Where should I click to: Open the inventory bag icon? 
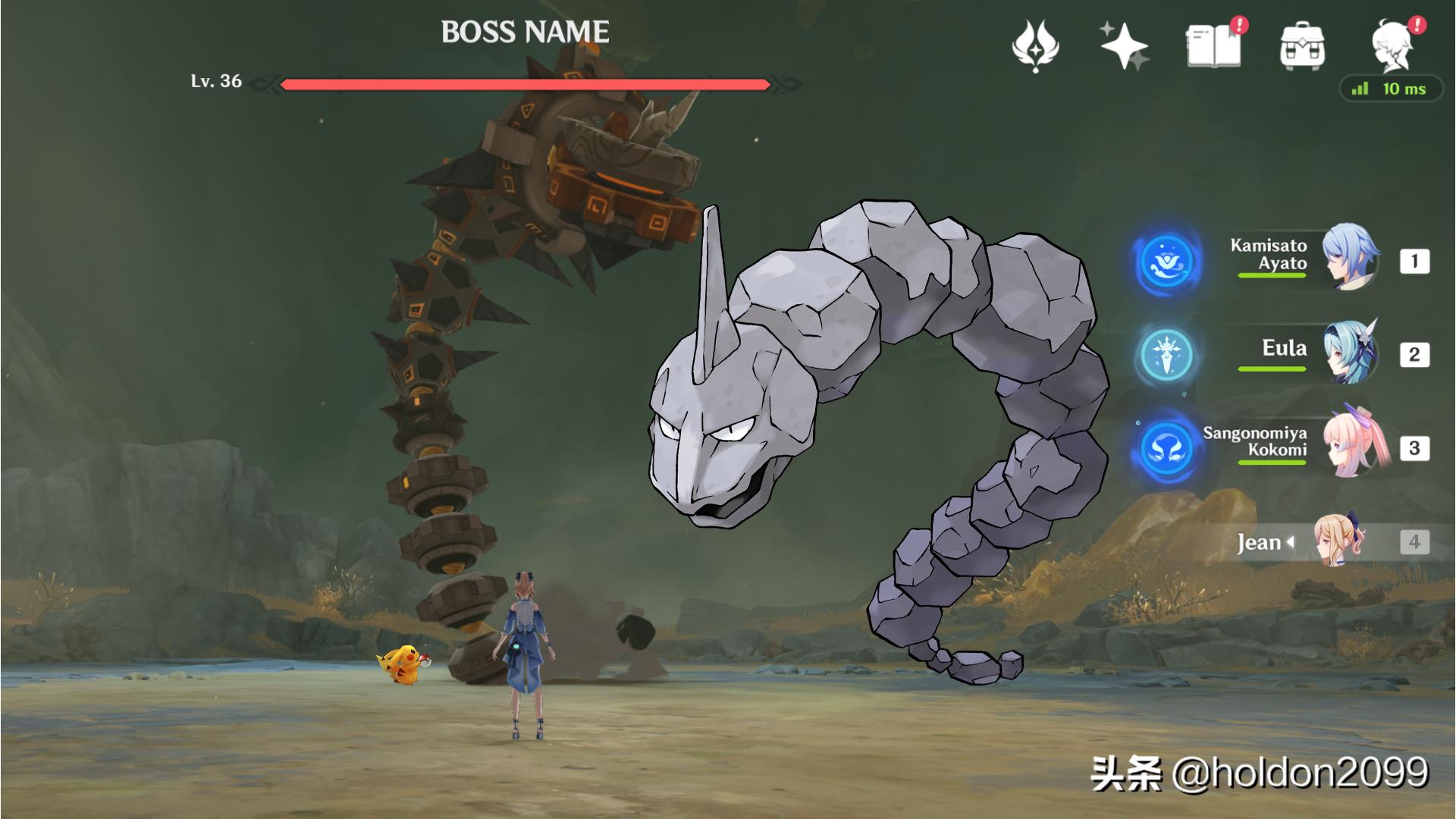click(x=1301, y=47)
